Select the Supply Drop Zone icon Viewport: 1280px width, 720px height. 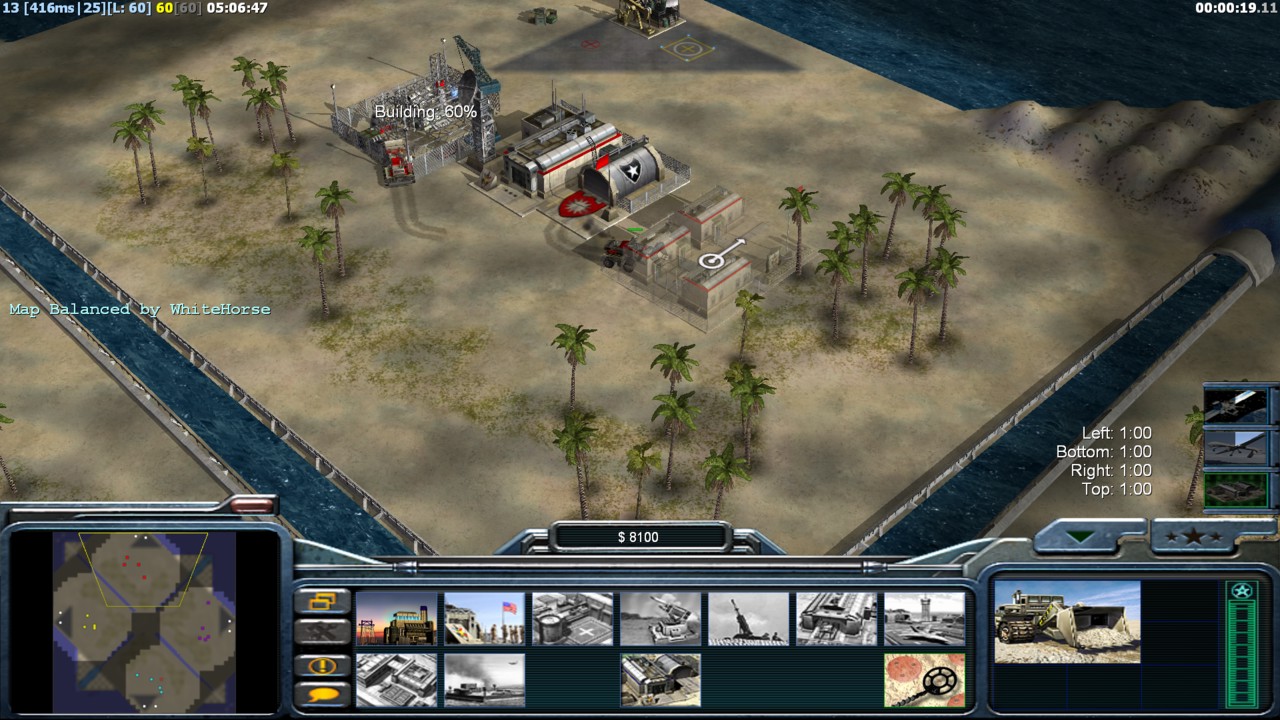(485, 680)
